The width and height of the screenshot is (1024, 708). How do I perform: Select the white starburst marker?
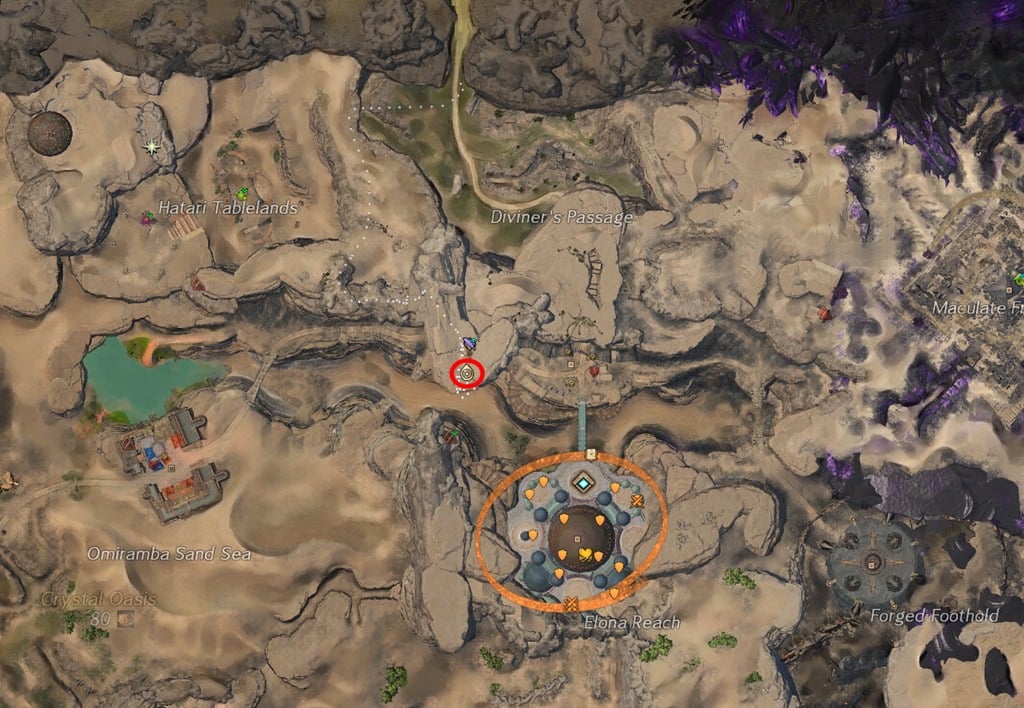point(152,147)
